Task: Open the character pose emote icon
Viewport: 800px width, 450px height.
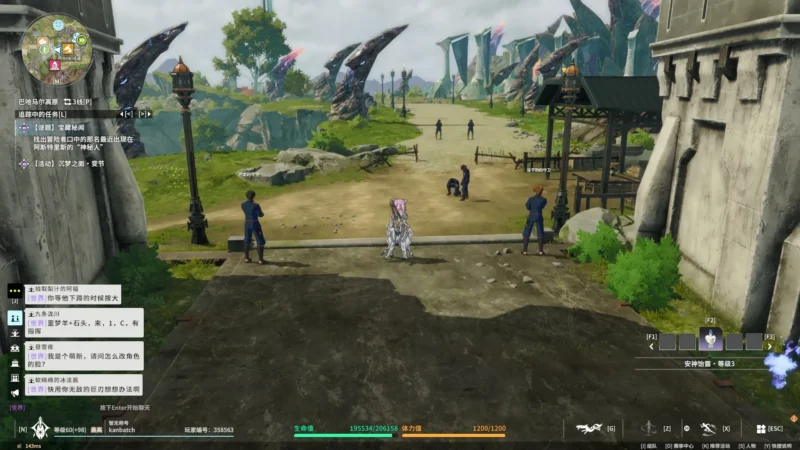Action: point(649,429)
